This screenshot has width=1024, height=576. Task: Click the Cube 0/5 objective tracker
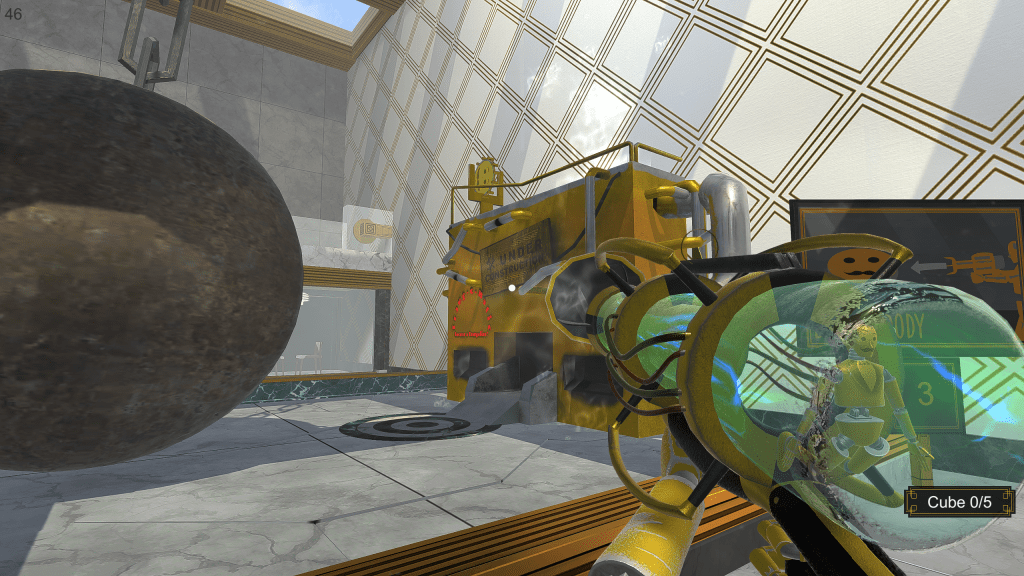coord(959,502)
